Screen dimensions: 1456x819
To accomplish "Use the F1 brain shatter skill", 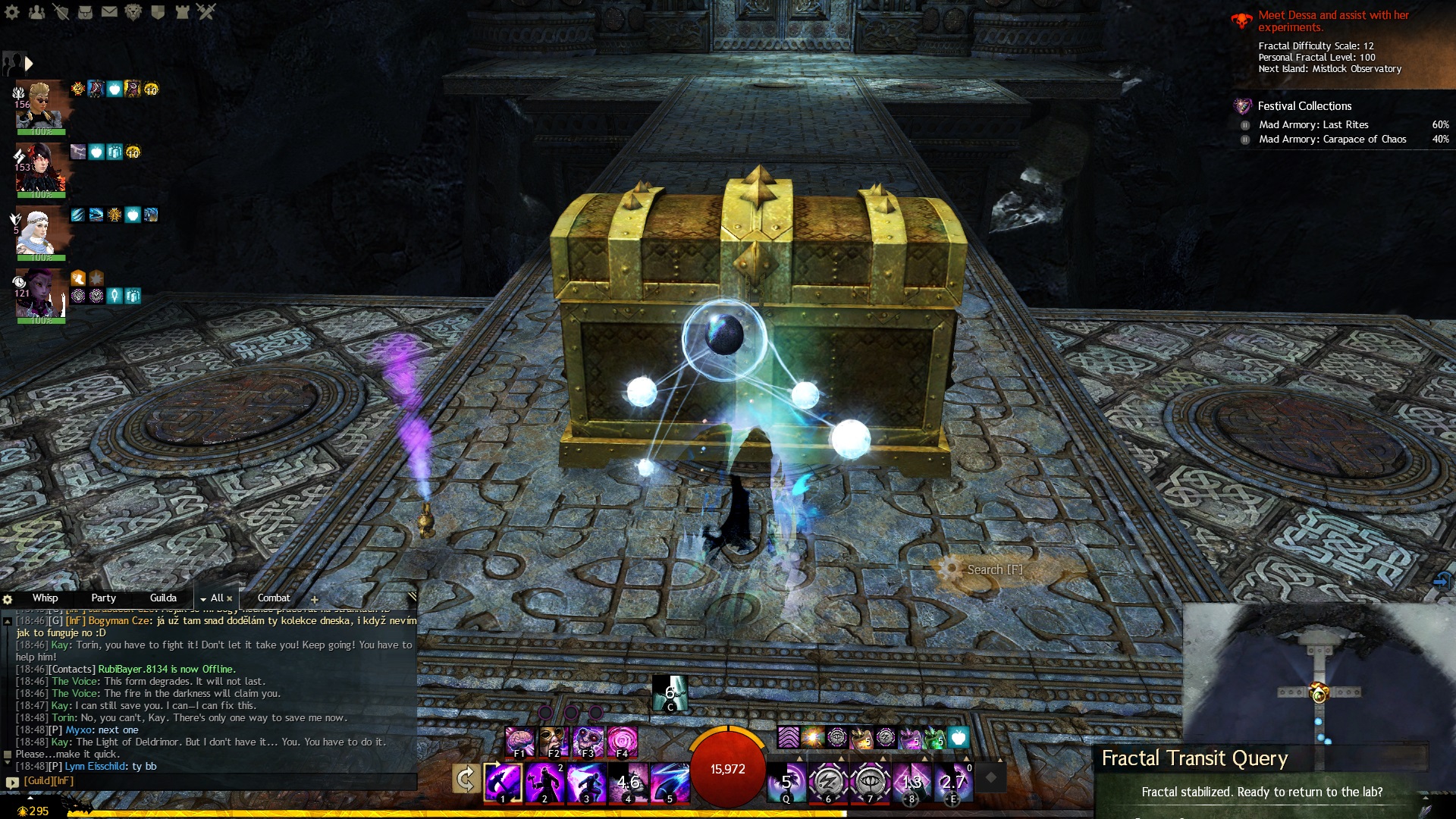I will click(x=520, y=742).
